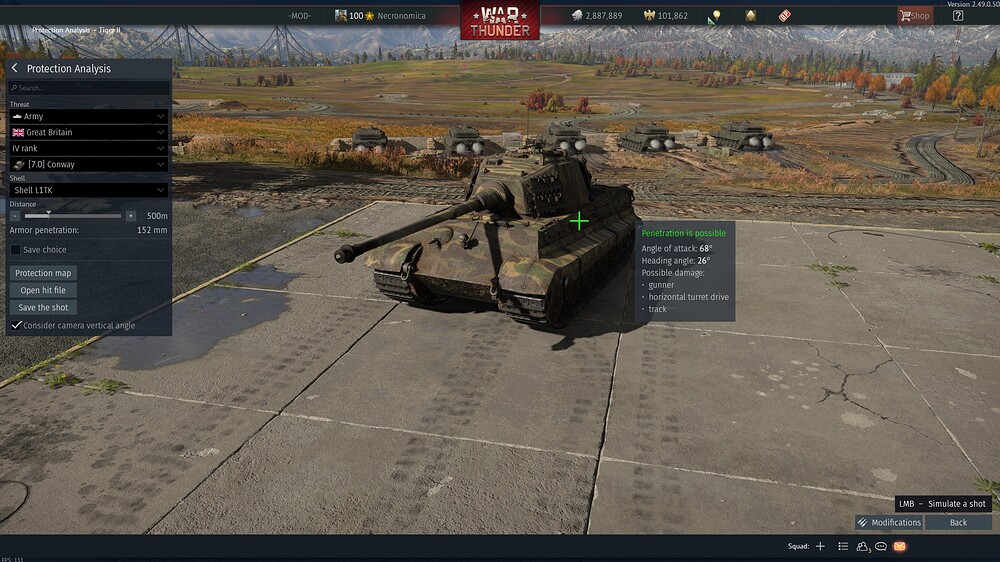The height and width of the screenshot is (562, 1000).
Task: Toggle Consider camera vertical angle
Action: (16, 325)
